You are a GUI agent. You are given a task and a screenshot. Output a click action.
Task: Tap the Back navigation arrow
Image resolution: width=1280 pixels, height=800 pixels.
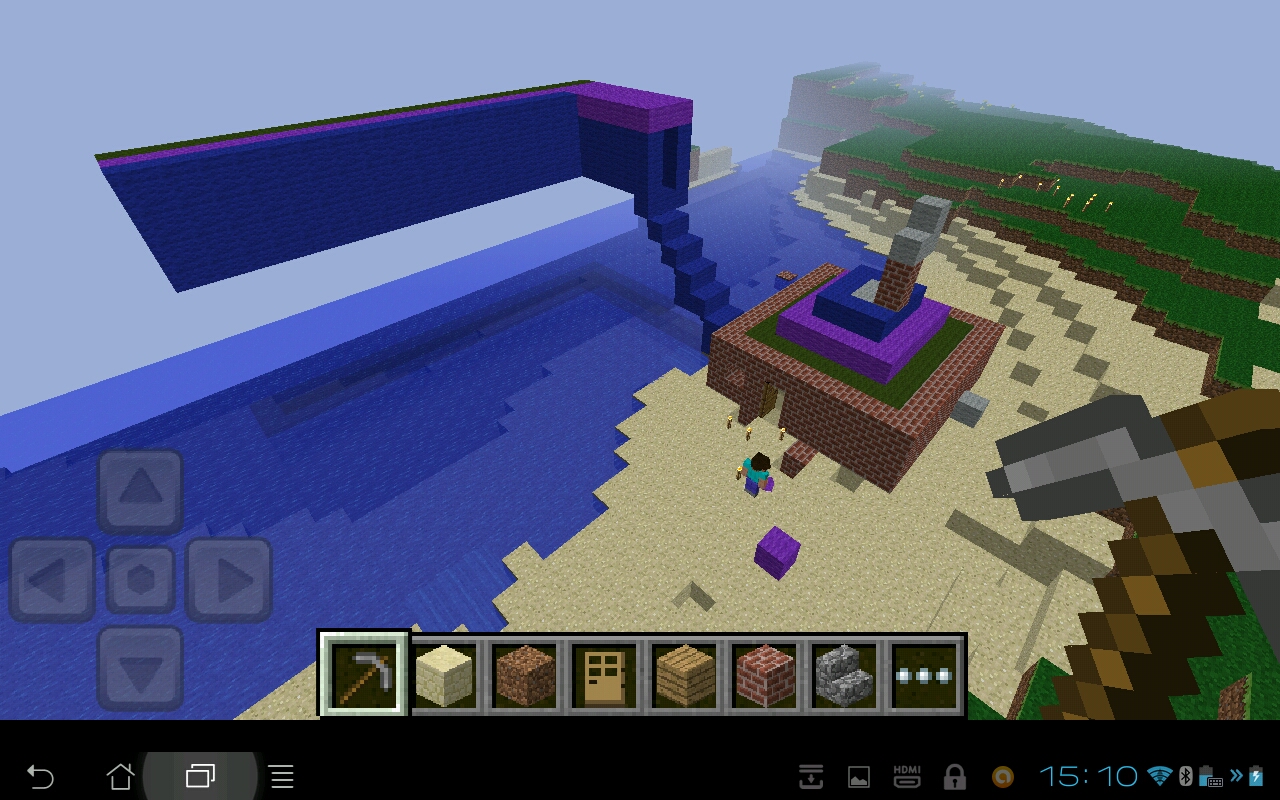coord(40,776)
